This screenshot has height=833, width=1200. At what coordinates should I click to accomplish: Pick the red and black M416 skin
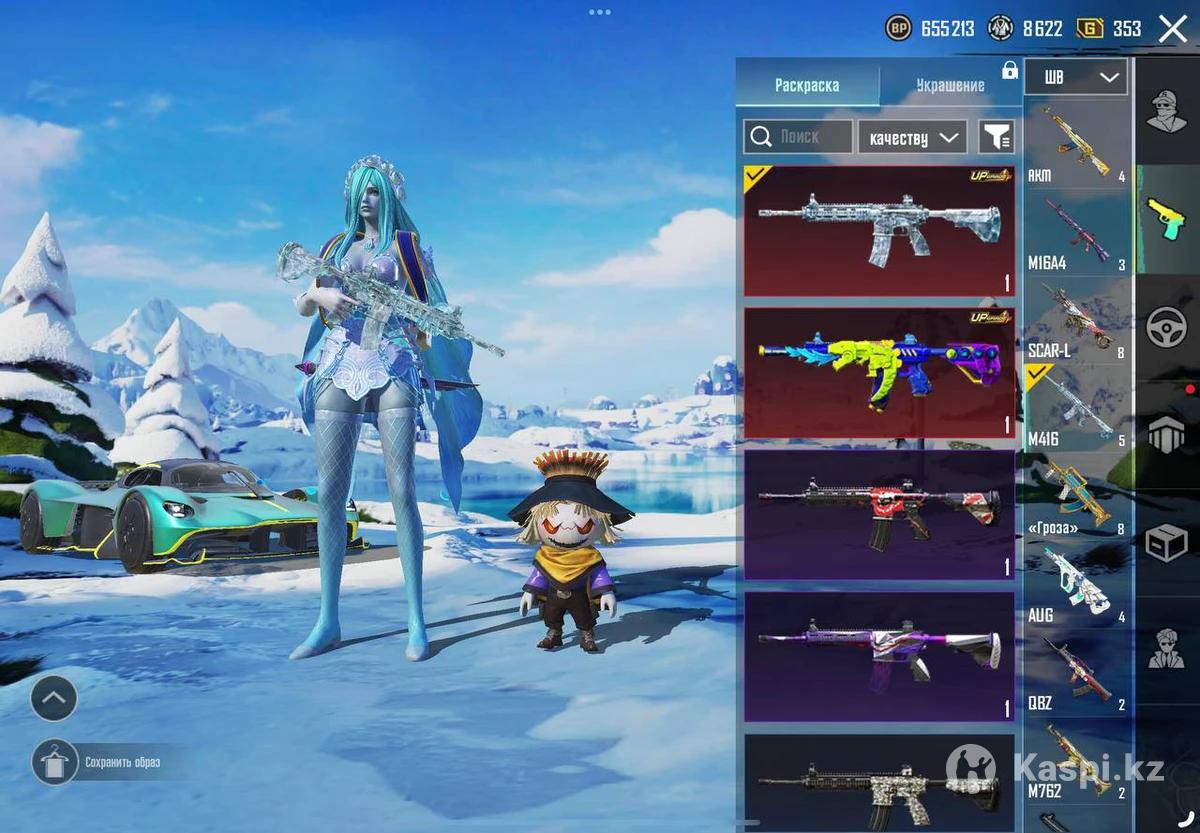click(x=879, y=515)
